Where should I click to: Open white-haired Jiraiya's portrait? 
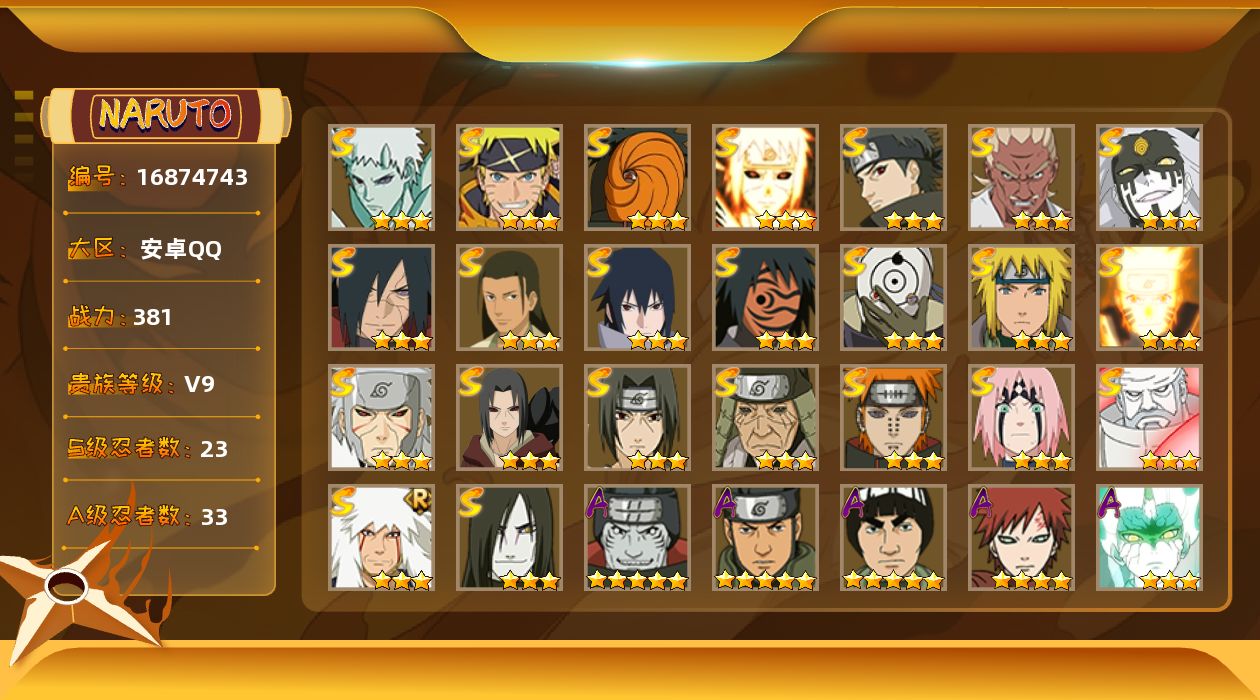point(381,537)
